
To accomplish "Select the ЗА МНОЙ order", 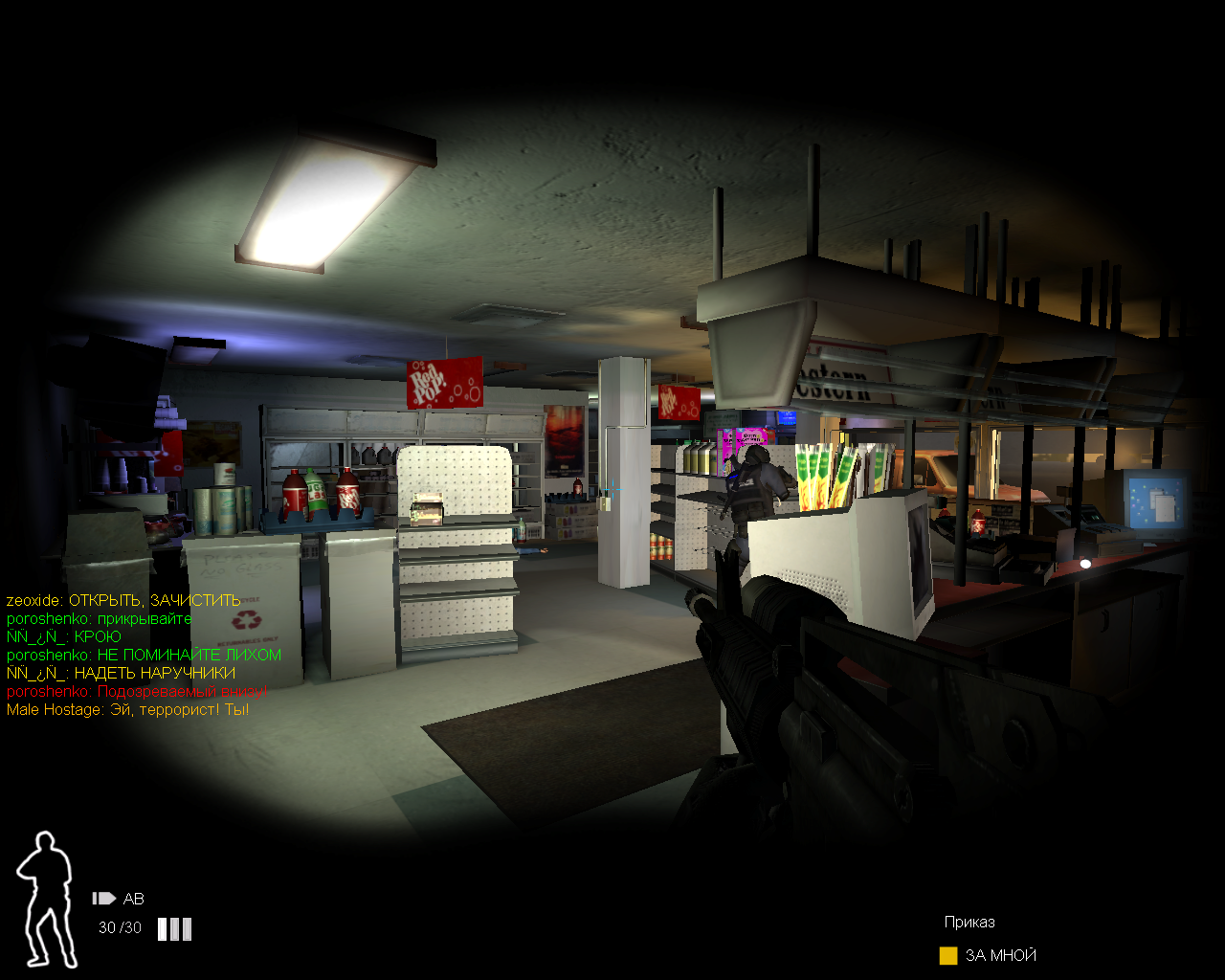I will [999, 955].
